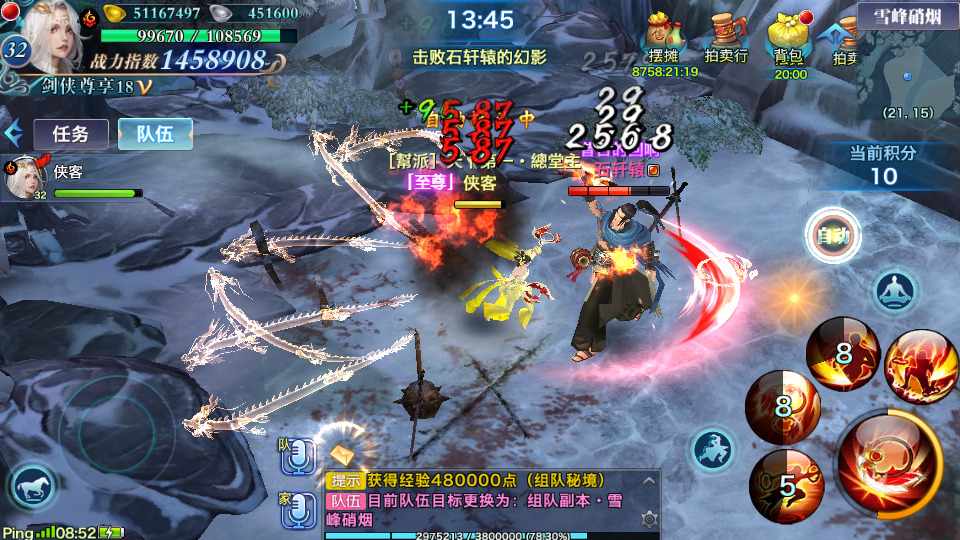960x540 pixels.
Task: Open chat settings gear icon
Action: click(x=649, y=519)
